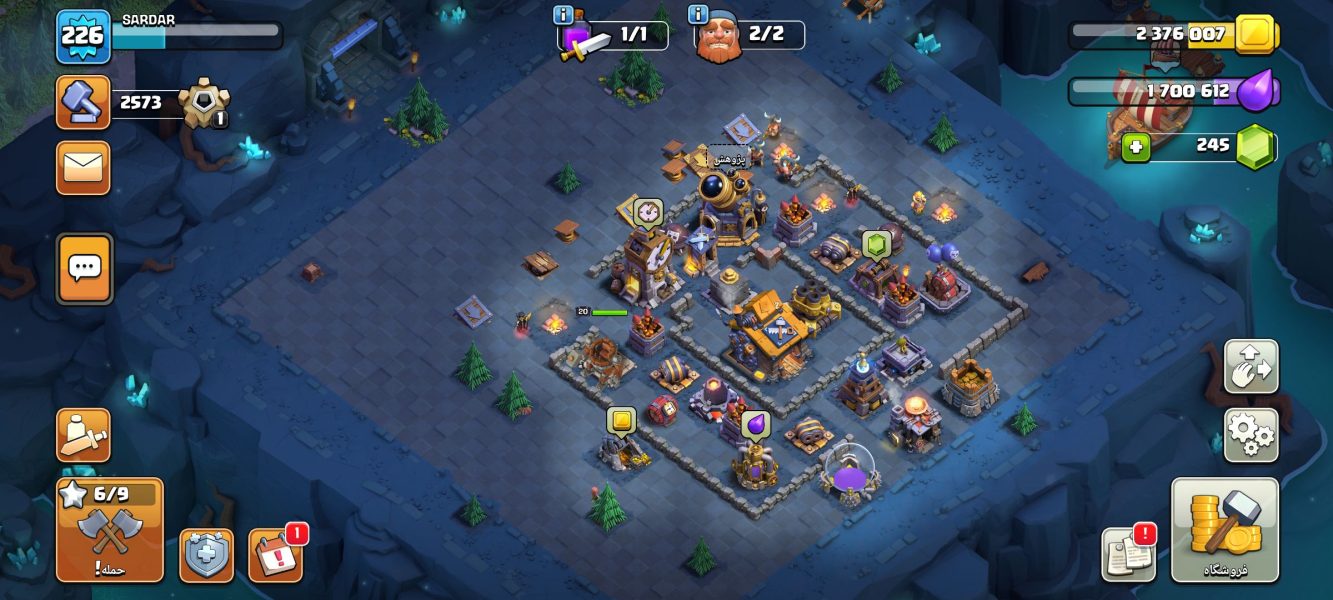Open the Settings gears button
Image resolution: width=1333 pixels, height=600 pixels.
1250,435
